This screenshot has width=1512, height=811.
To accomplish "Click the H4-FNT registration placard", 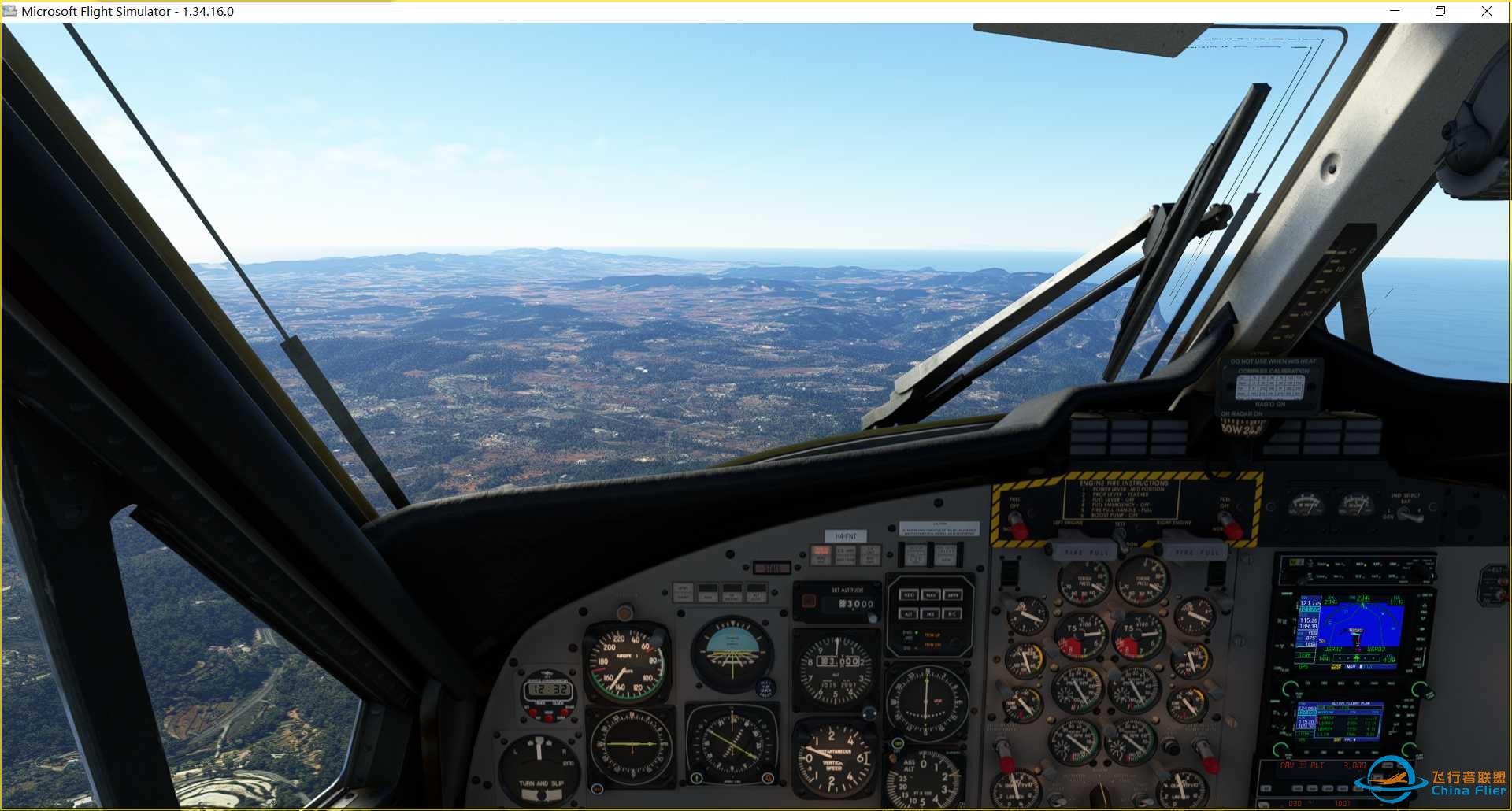I will click(x=844, y=535).
